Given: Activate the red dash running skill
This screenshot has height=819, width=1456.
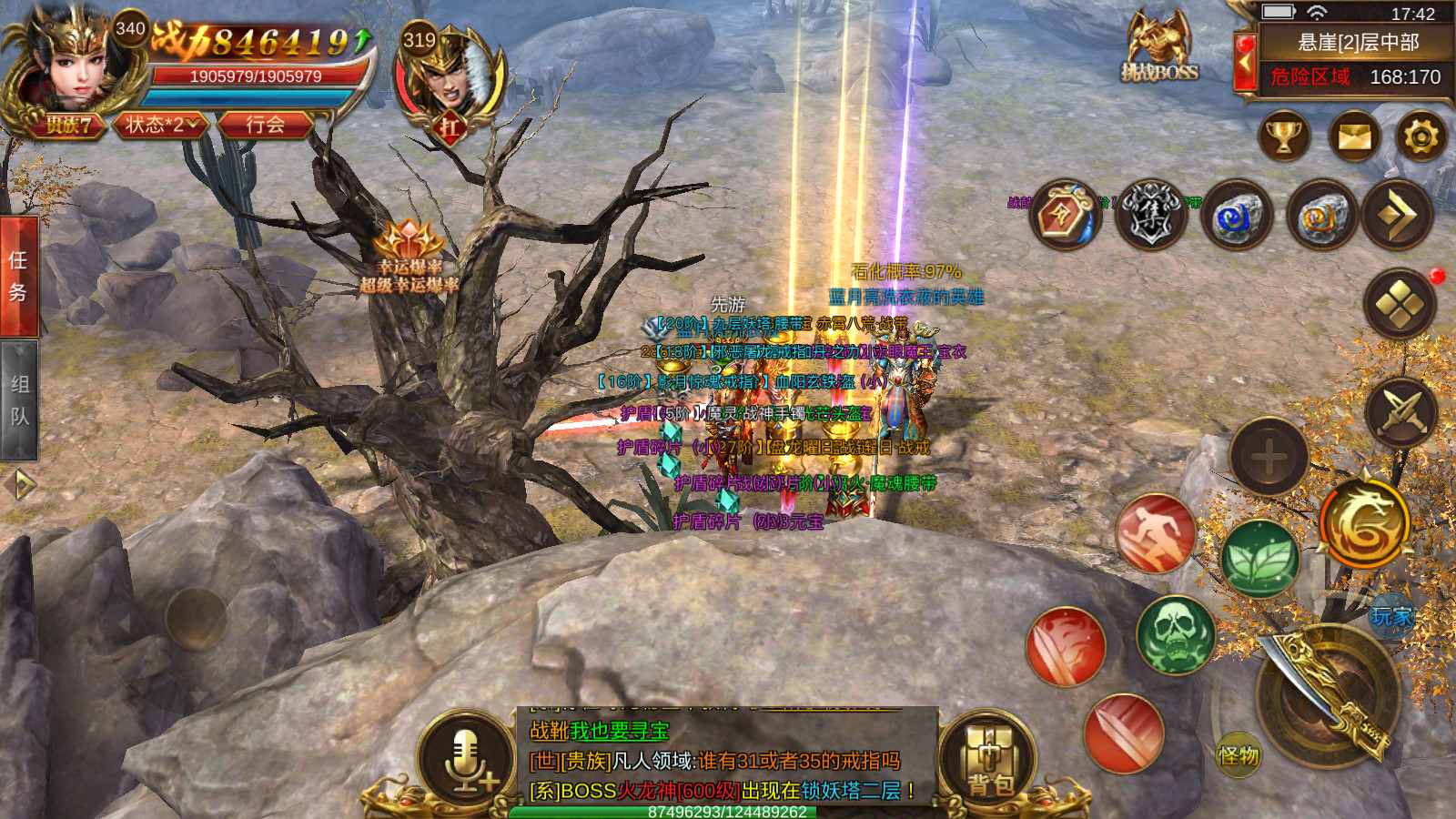Looking at the screenshot, I should (x=1155, y=534).
